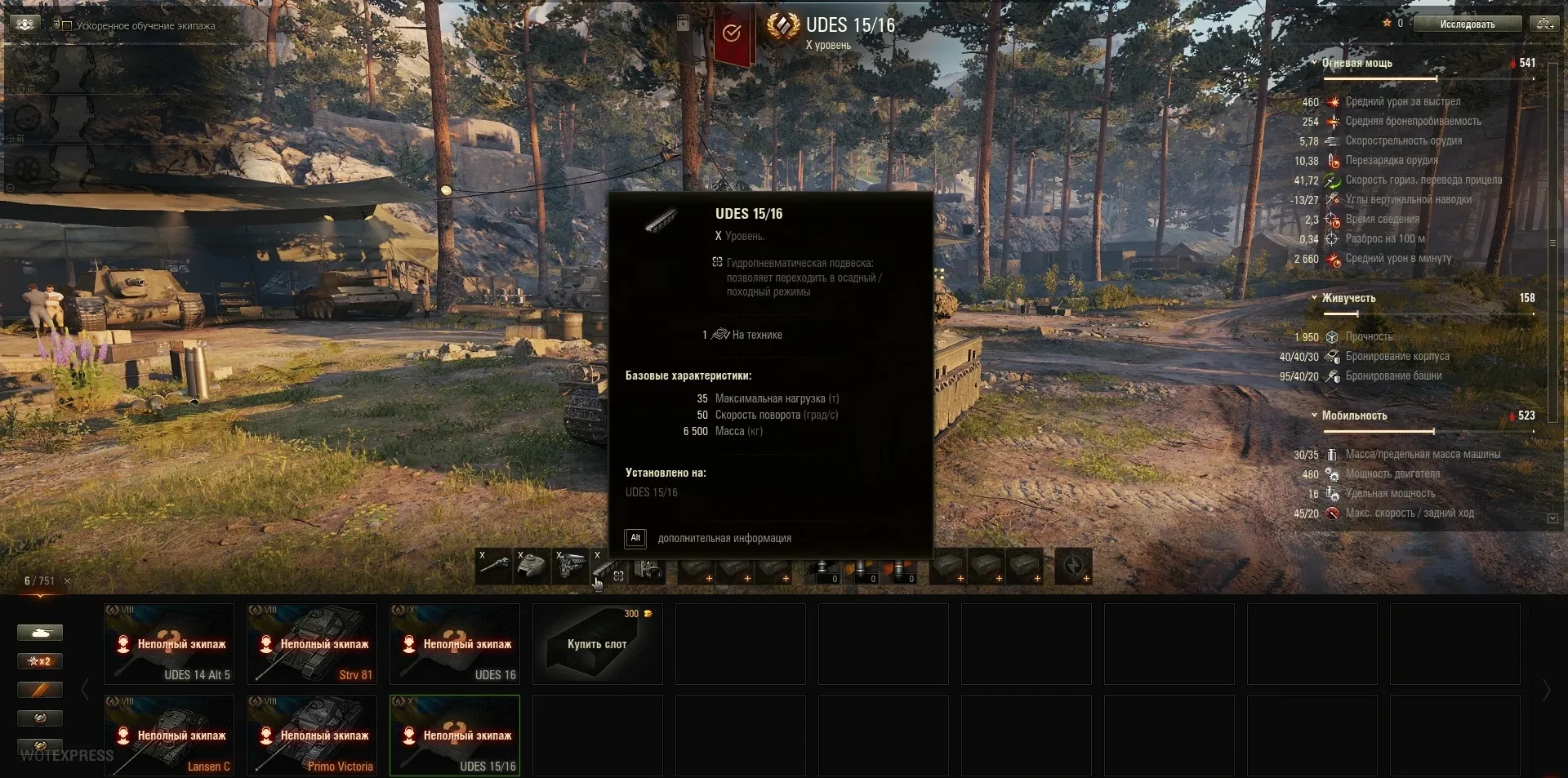Collapse the Огневая мощь stats section
1568x778 pixels.
pyautogui.click(x=1314, y=63)
